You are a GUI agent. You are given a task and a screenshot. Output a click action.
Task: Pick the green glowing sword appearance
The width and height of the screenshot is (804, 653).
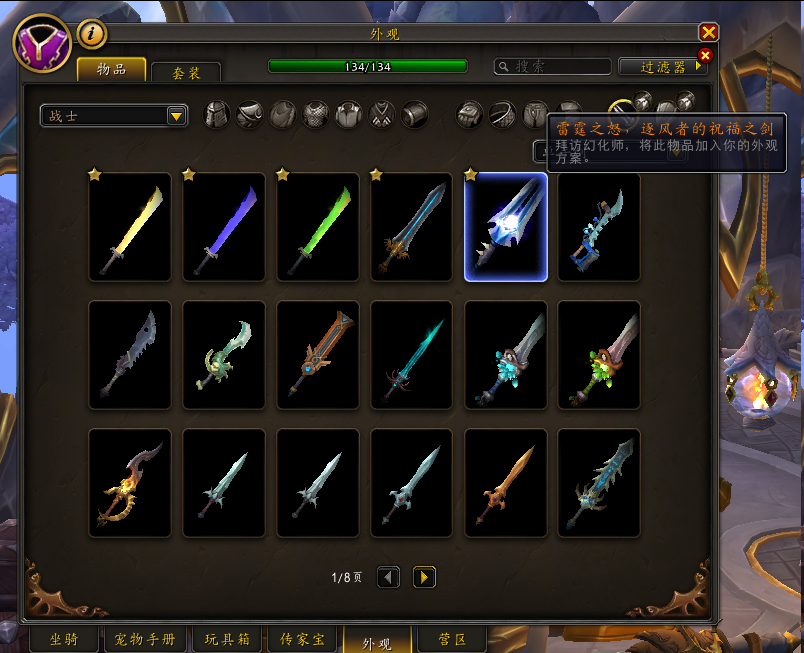[x=318, y=227]
